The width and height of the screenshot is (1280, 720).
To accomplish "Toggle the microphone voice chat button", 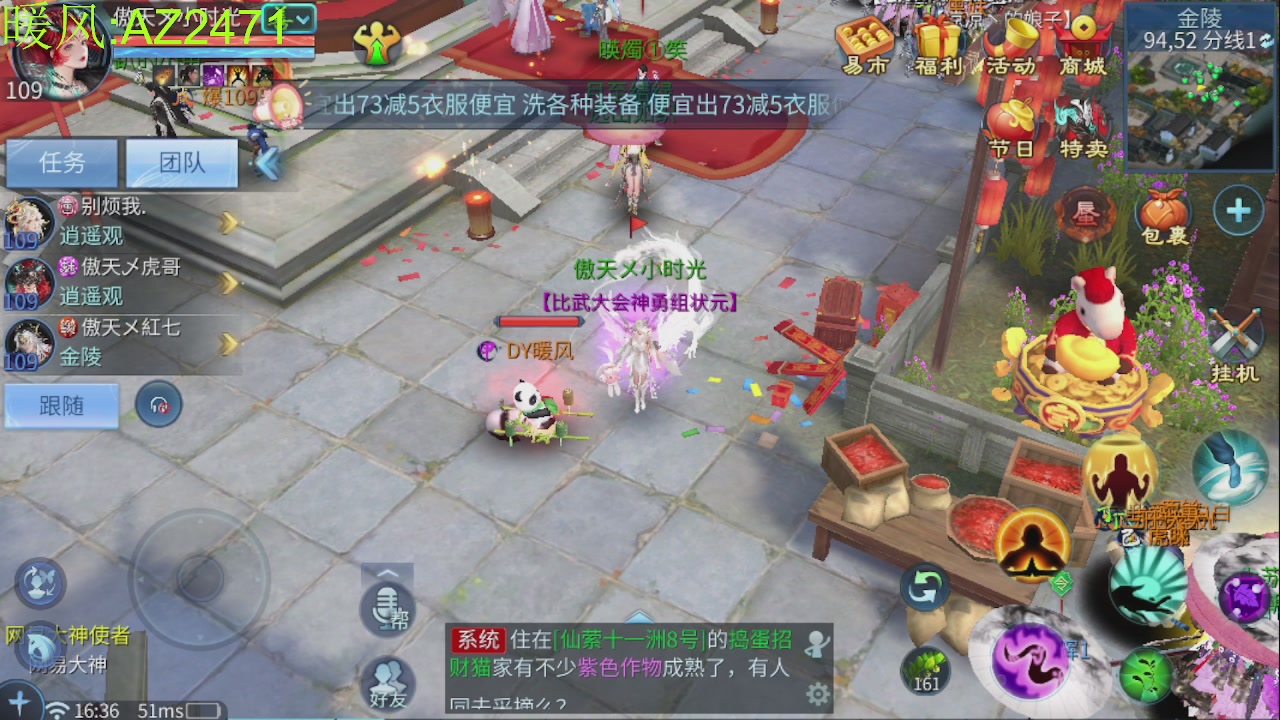I will pos(385,610).
